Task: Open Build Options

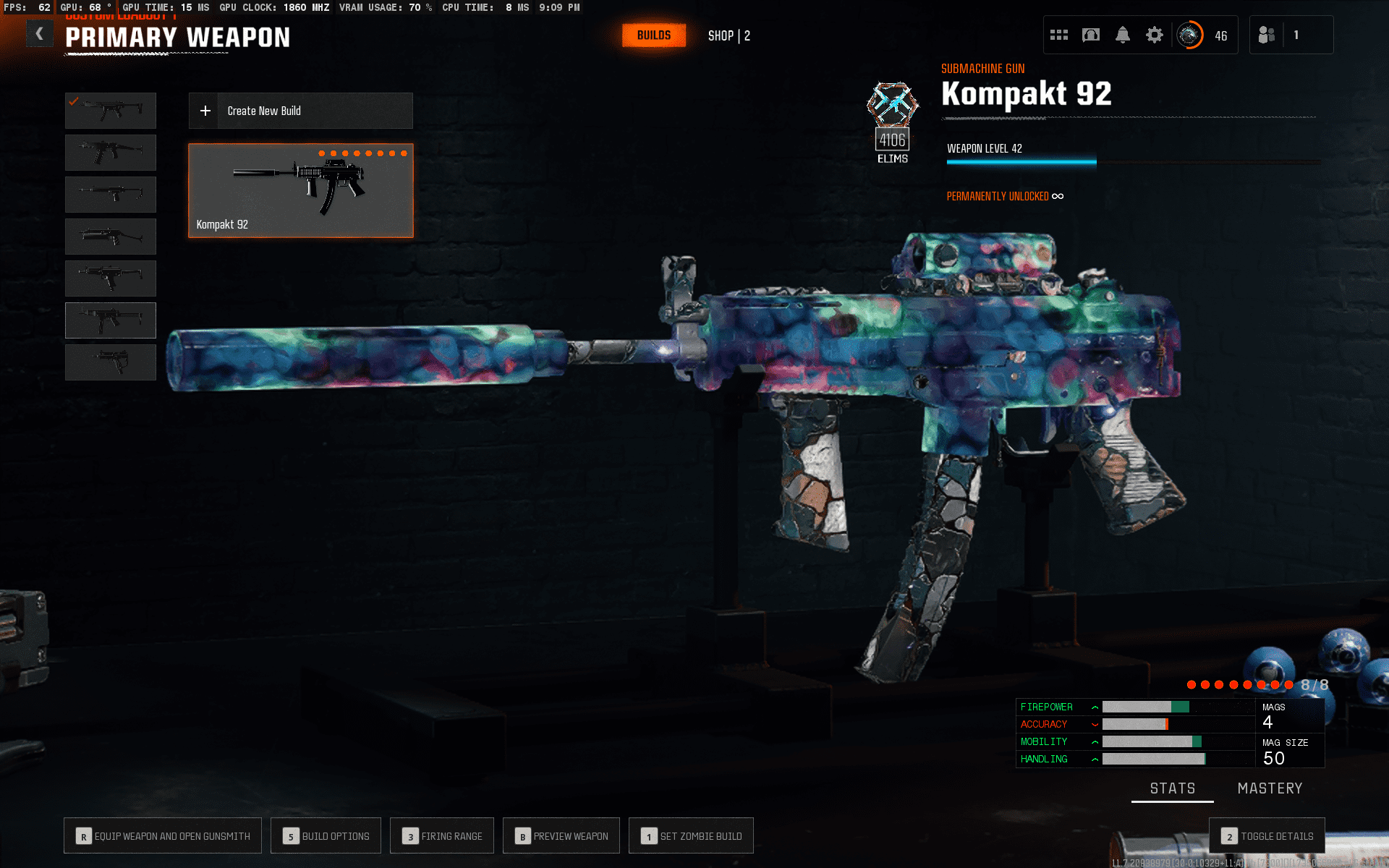Action: (x=326, y=836)
